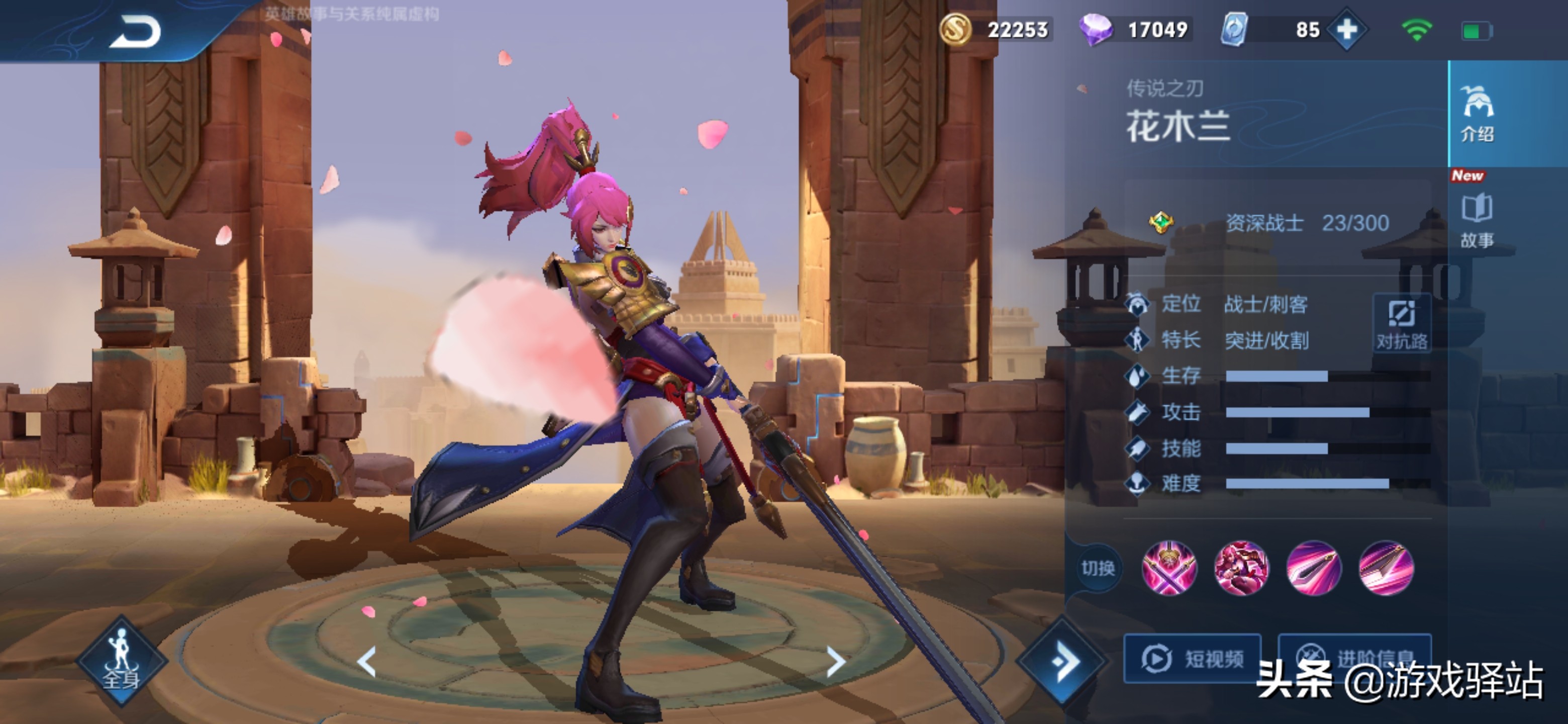This screenshot has height=724, width=1568.
Task: Show the previous hero with left arrow
Action: coord(366,661)
